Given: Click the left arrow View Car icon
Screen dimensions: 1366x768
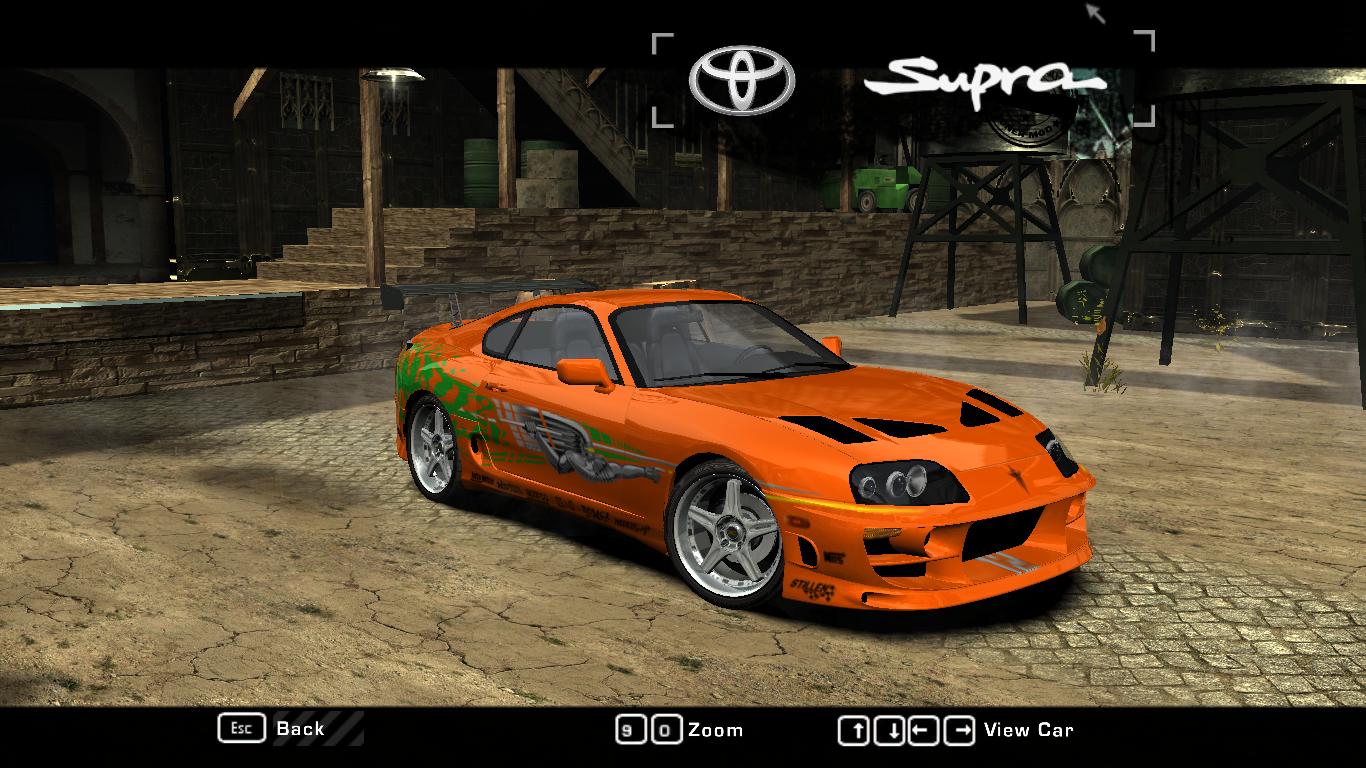Looking at the screenshot, I should 922,729.
